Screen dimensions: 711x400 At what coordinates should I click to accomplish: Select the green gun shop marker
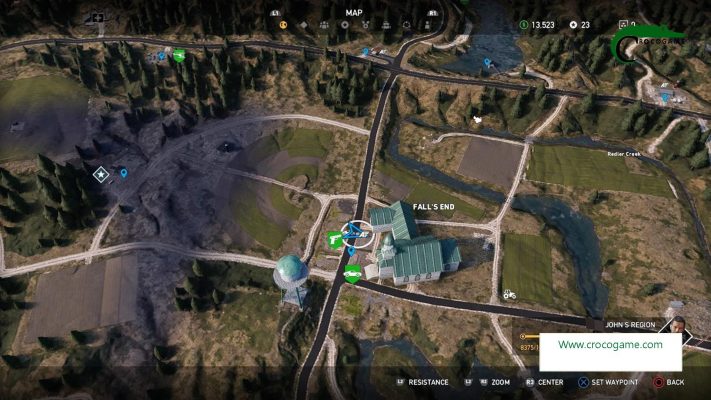(x=333, y=238)
